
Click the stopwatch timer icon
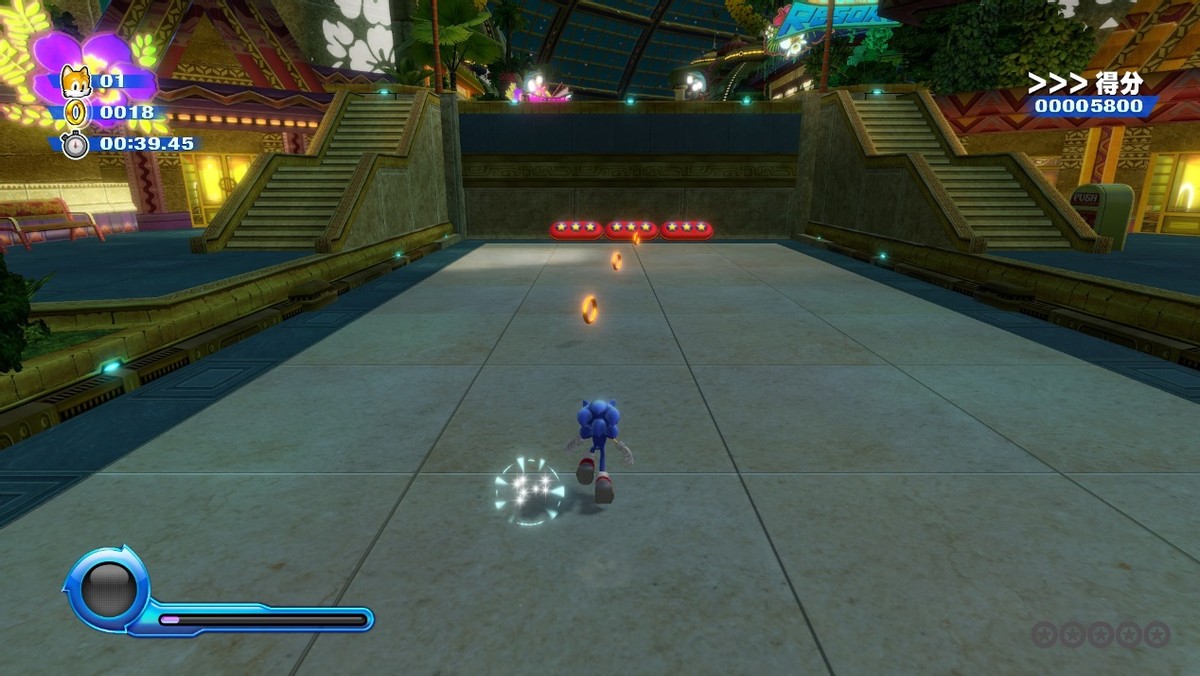pos(76,144)
